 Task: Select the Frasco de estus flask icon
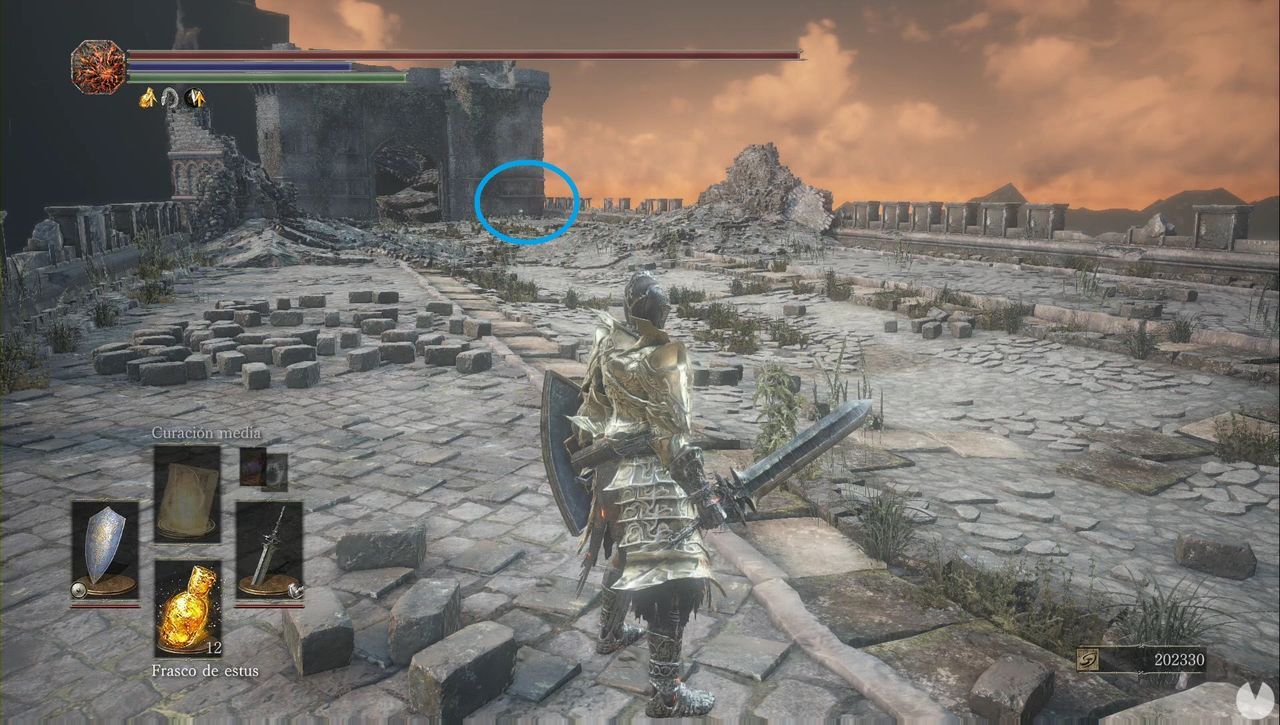(x=190, y=609)
